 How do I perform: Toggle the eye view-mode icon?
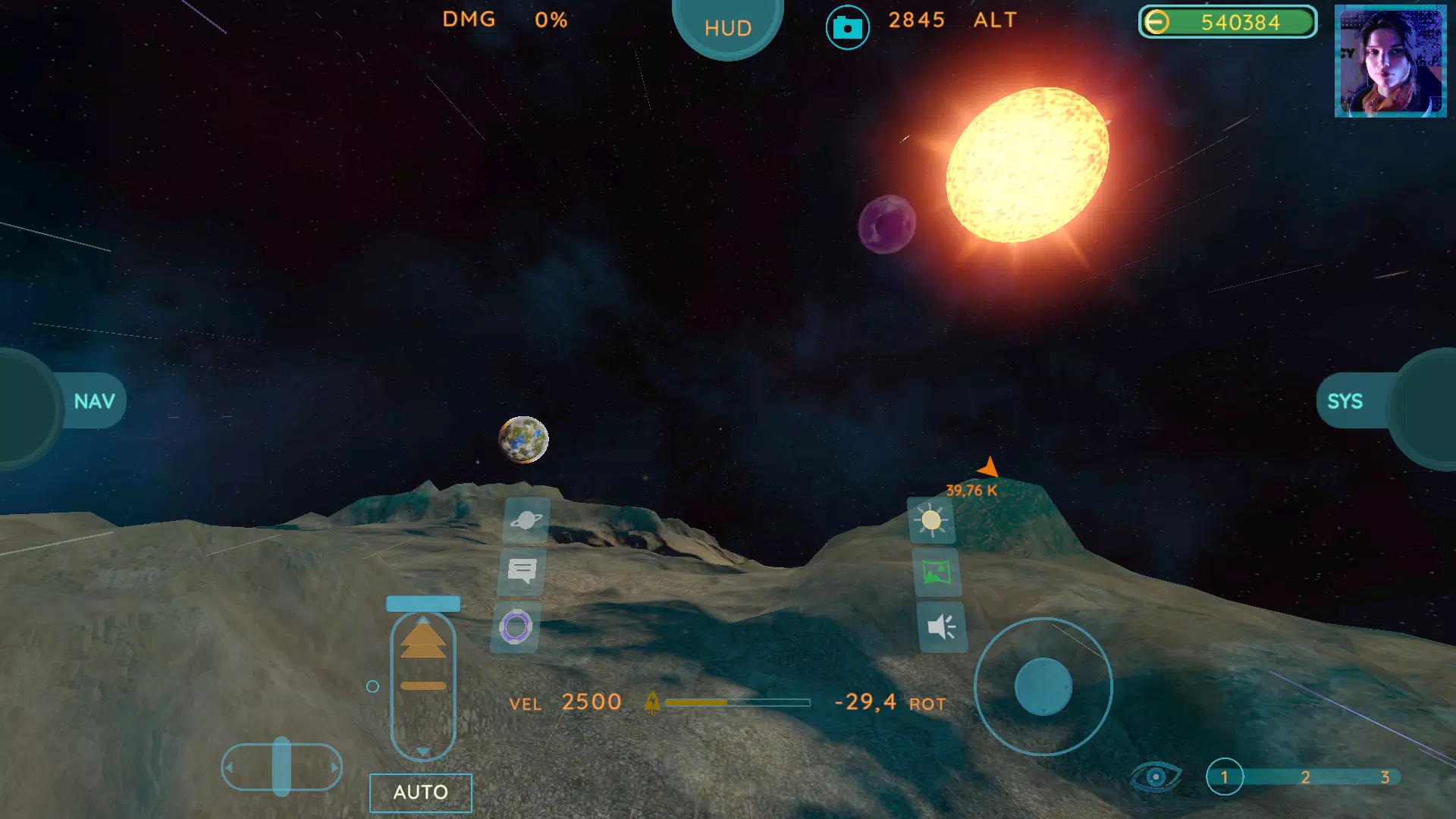1156,777
